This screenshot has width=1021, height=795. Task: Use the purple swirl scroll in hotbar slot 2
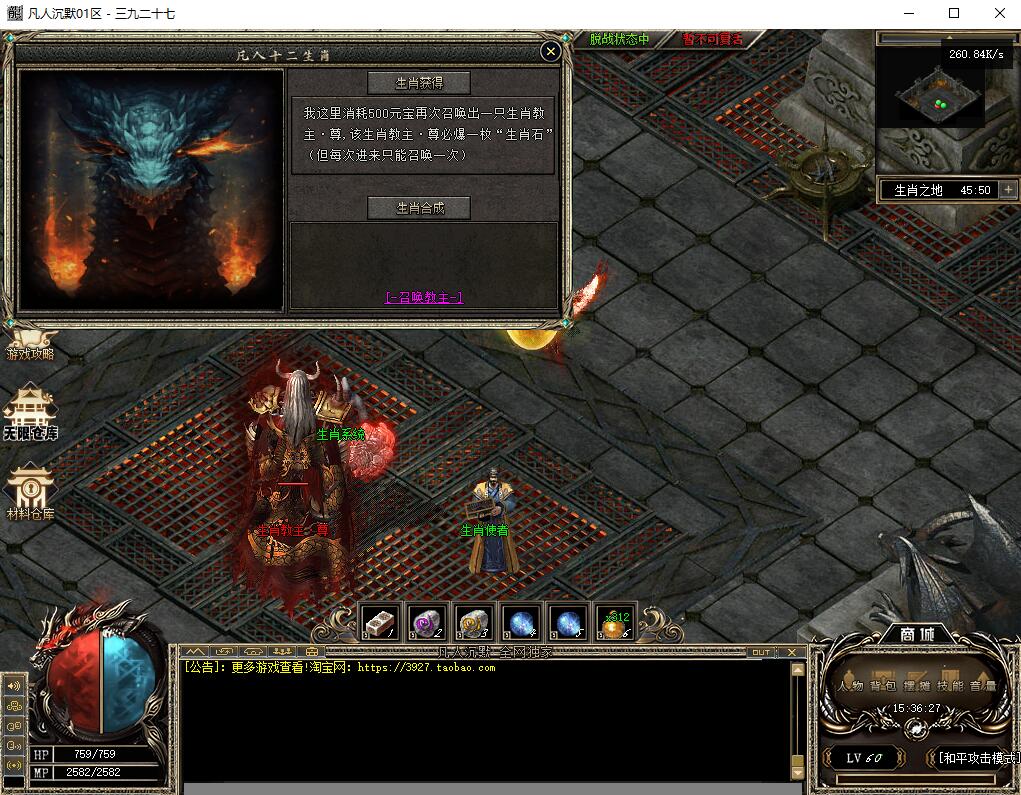(427, 622)
